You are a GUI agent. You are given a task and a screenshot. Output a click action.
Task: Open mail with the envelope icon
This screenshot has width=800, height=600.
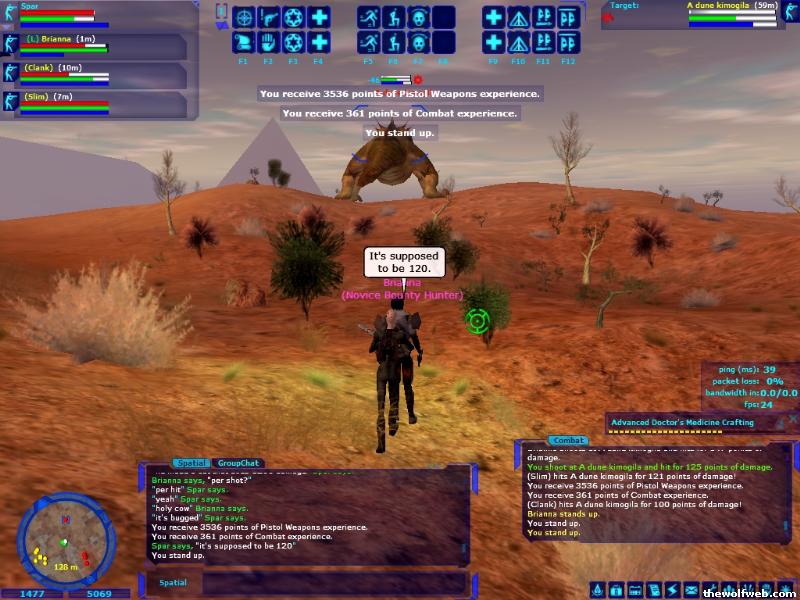[690, 590]
